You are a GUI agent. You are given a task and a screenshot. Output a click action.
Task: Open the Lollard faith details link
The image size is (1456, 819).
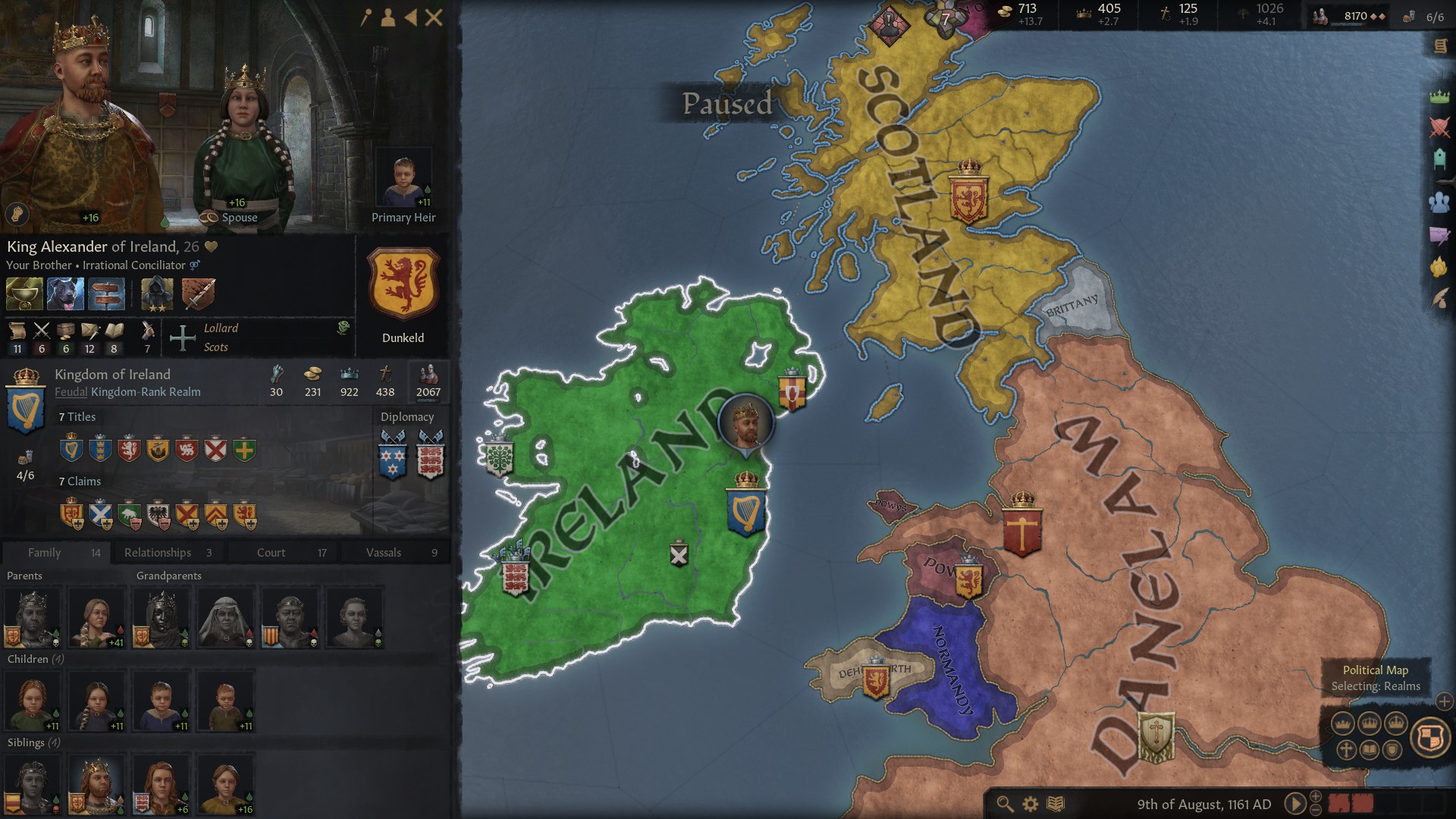220,328
